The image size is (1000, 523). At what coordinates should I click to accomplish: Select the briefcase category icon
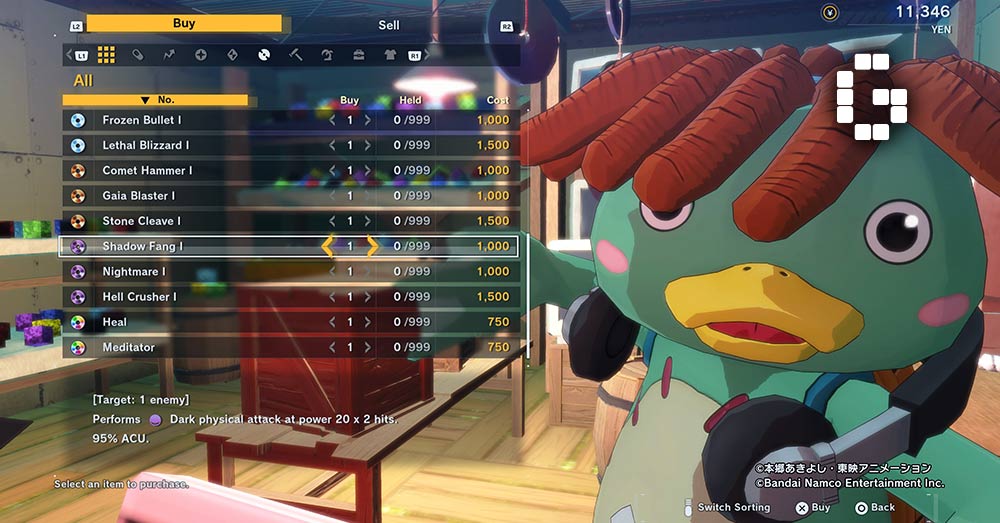[358, 54]
